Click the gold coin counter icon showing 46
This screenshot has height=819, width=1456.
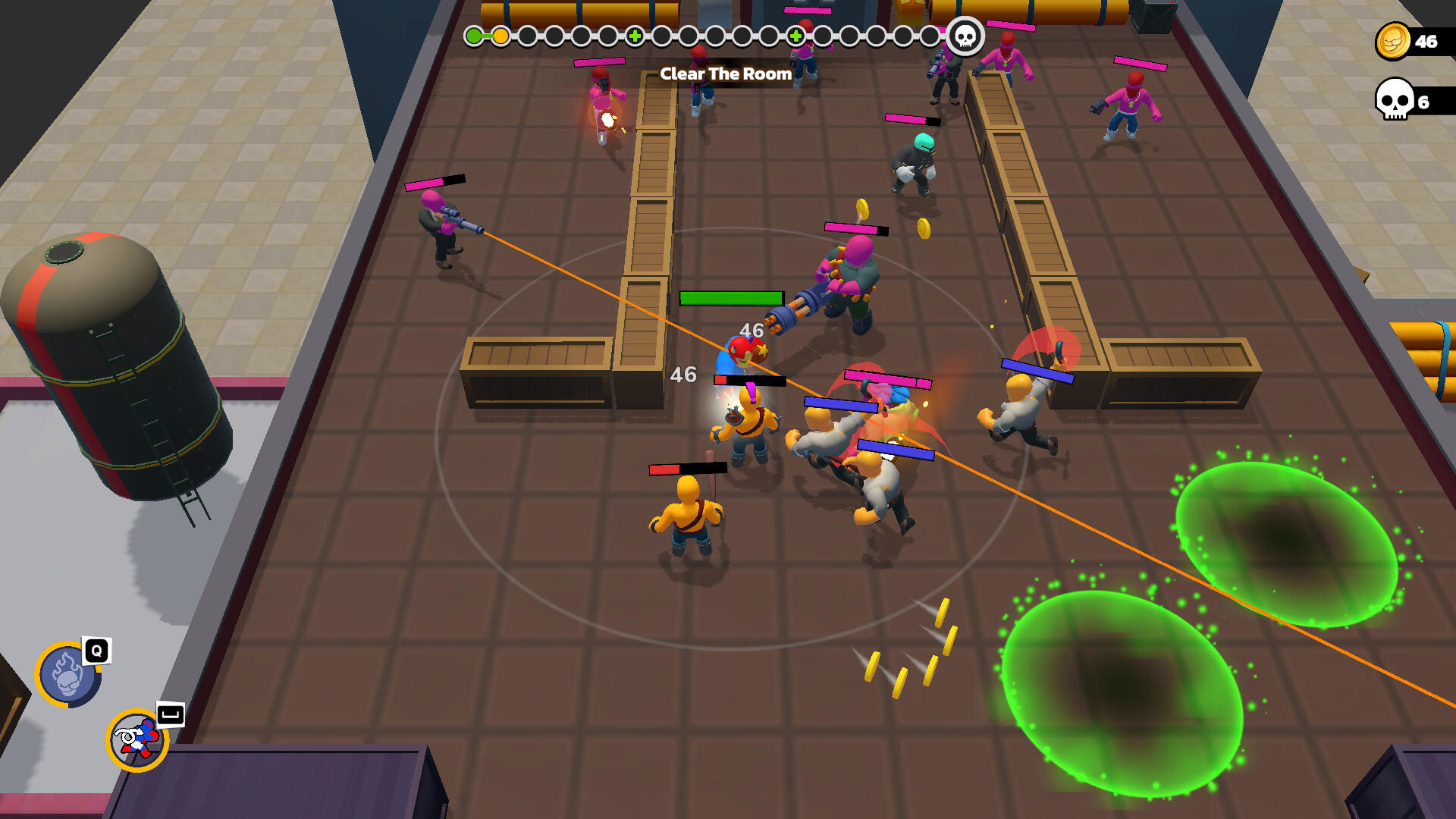coord(1392,41)
